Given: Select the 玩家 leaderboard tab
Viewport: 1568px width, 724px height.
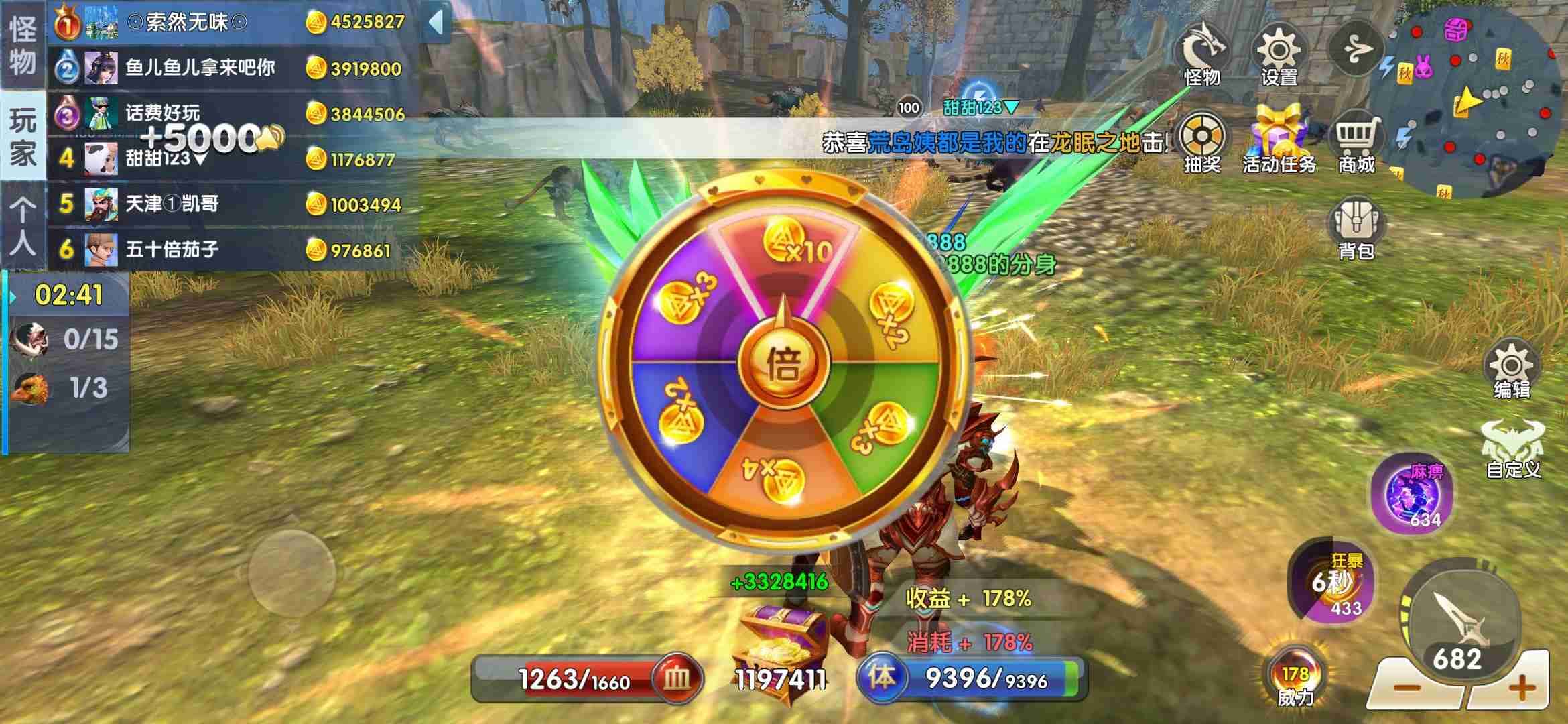Looking at the screenshot, I should (23, 136).
